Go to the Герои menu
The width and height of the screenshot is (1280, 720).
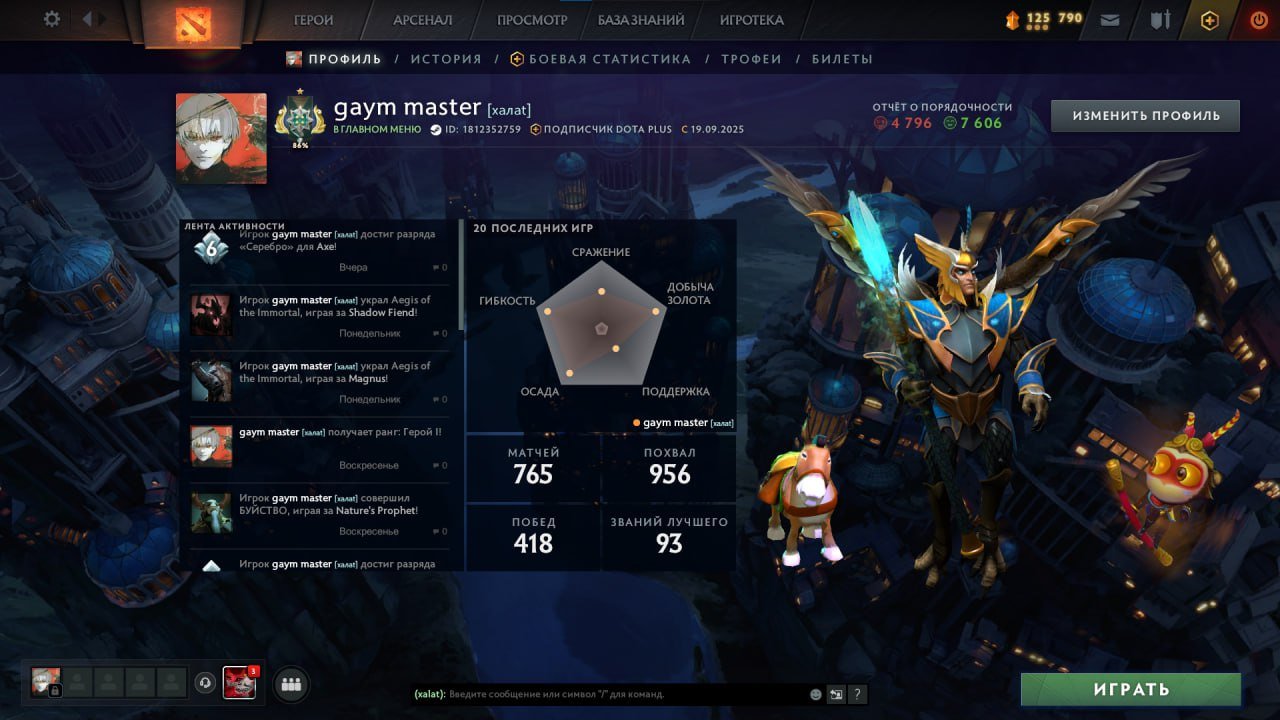[x=314, y=20]
